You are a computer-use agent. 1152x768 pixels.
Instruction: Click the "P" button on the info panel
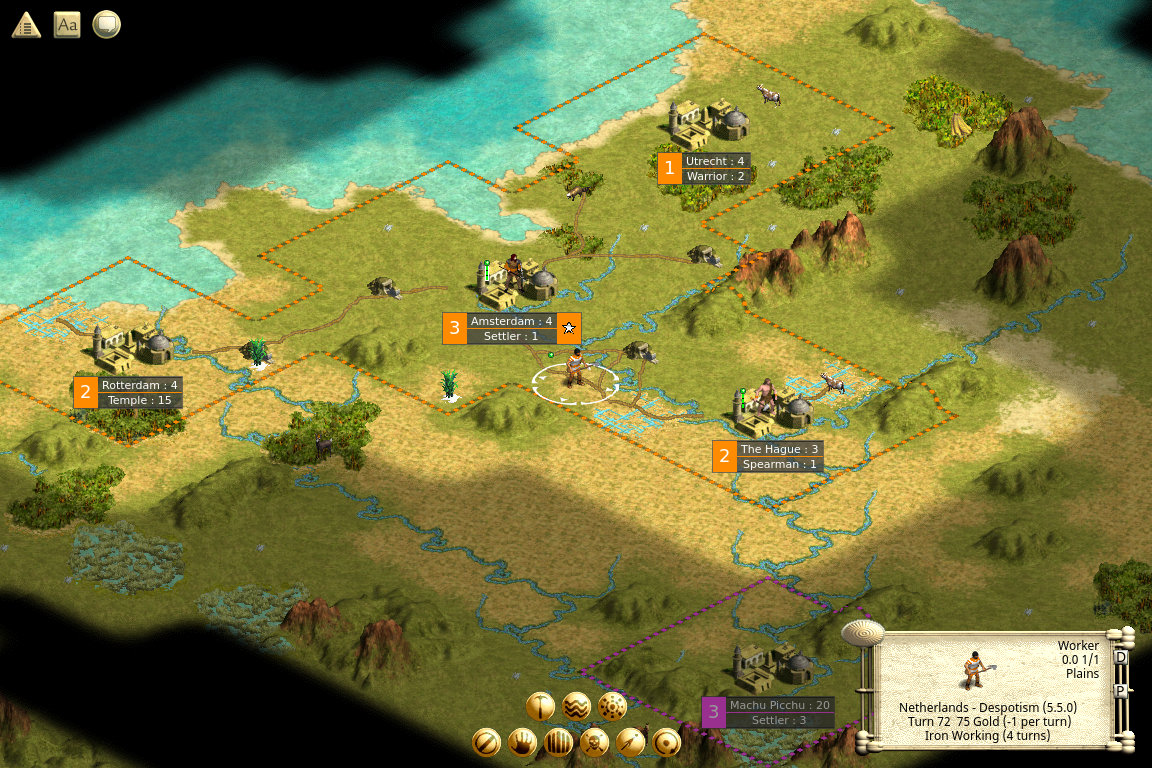pos(1120,691)
